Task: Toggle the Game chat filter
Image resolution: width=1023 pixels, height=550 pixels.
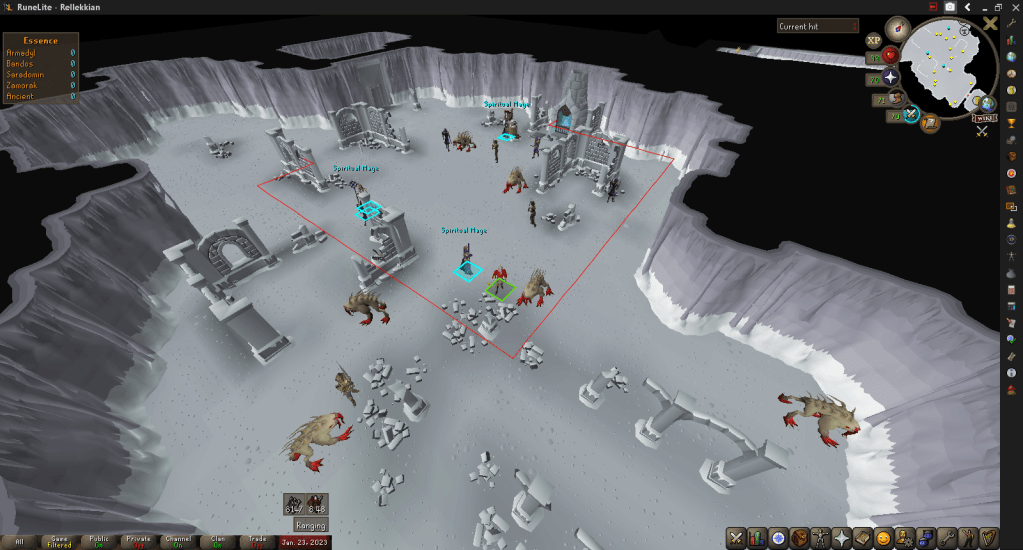Action: click(59, 542)
